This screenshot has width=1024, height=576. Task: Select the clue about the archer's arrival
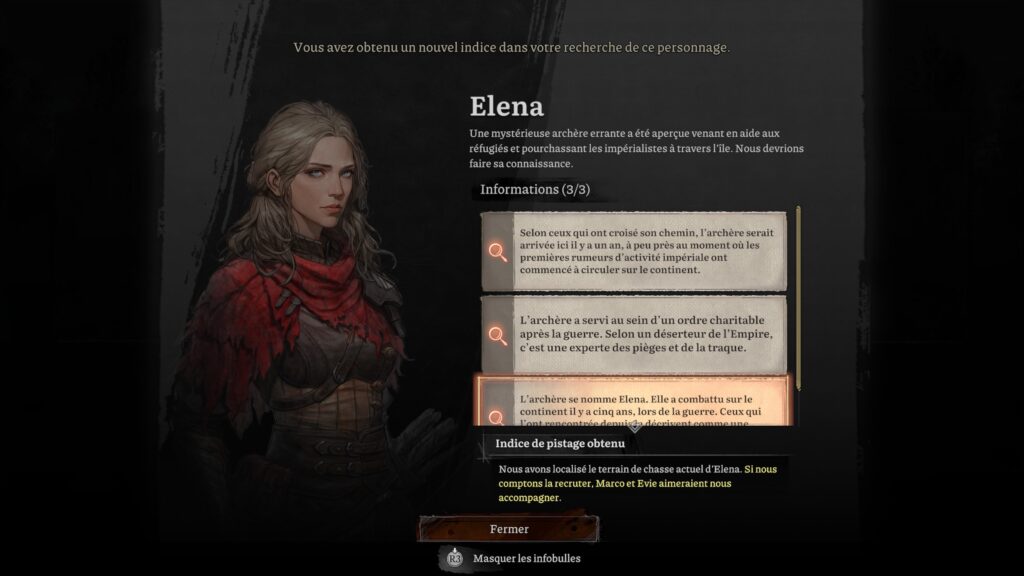[633, 251]
